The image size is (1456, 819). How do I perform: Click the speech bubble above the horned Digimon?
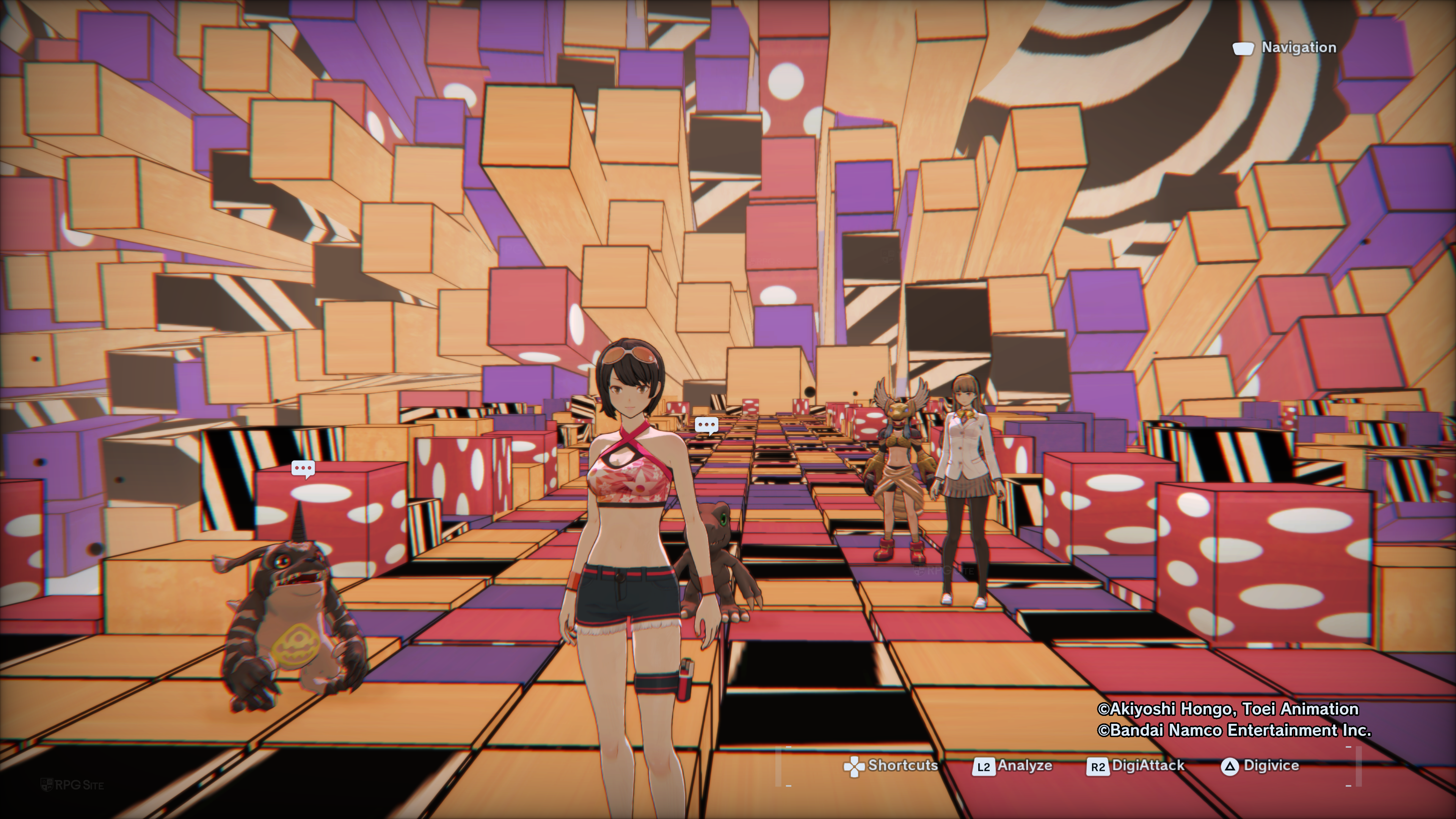click(303, 469)
